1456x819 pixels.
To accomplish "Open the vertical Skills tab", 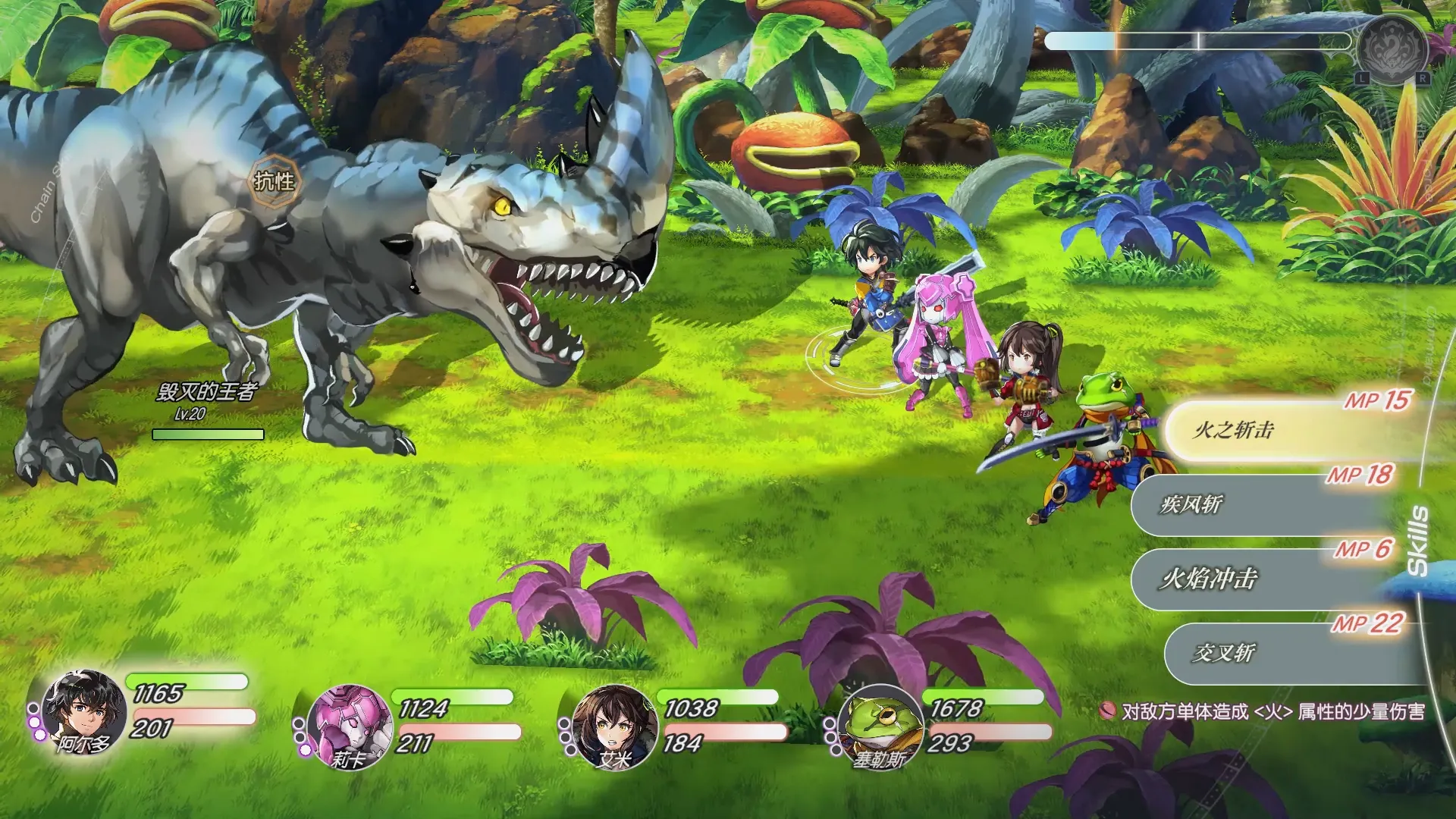I will [1417, 540].
